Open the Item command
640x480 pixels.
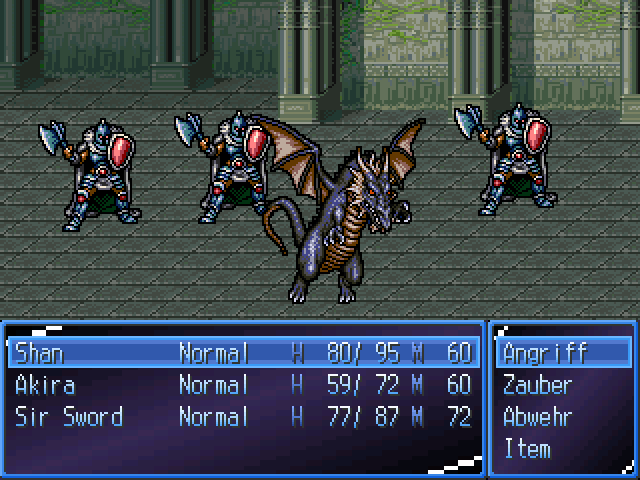coord(527,449)
